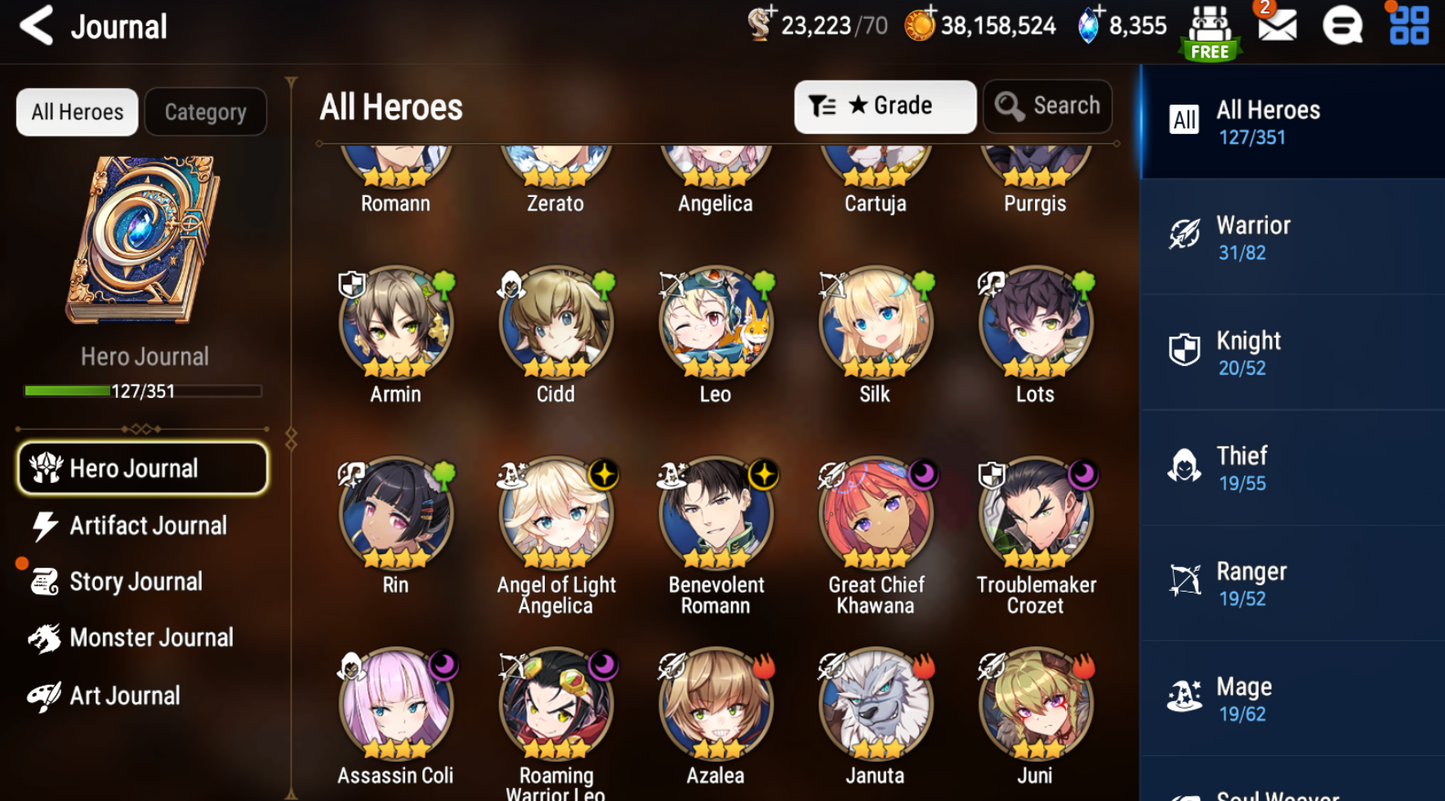Click the Search button

click(x=1047, y=105)
